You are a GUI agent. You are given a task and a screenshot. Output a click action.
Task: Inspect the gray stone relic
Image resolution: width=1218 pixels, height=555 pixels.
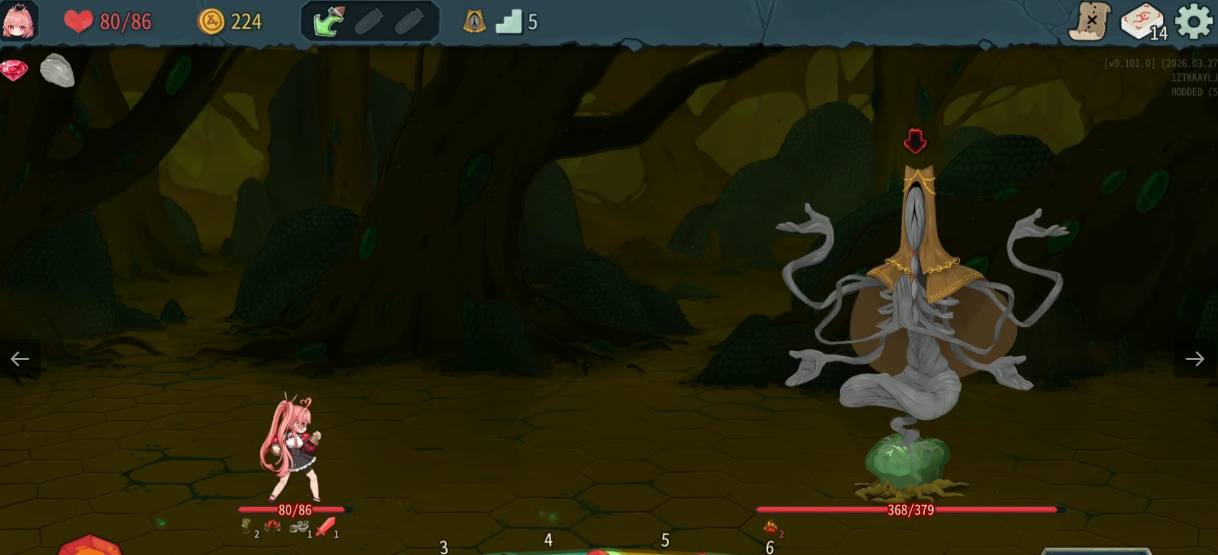click(57, 71)
